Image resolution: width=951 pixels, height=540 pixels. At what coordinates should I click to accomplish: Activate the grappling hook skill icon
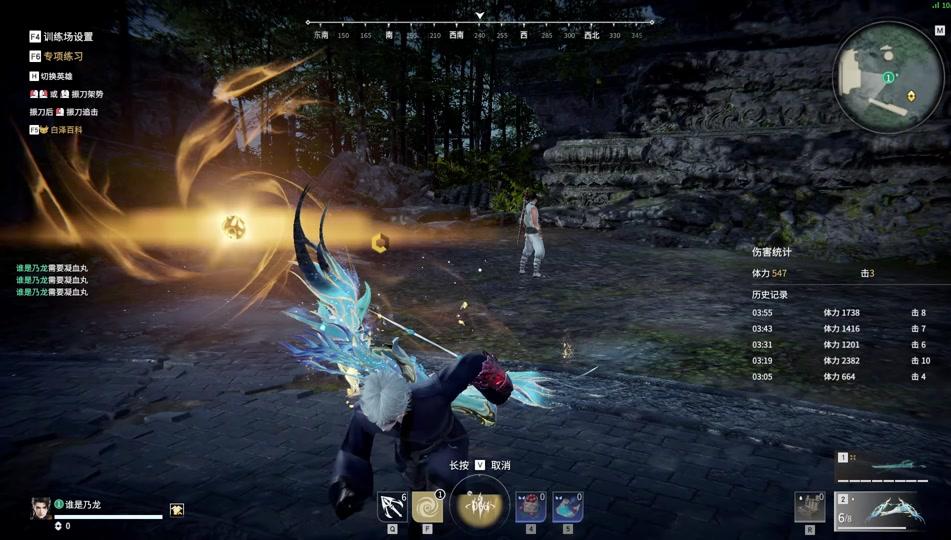point(392,506)
